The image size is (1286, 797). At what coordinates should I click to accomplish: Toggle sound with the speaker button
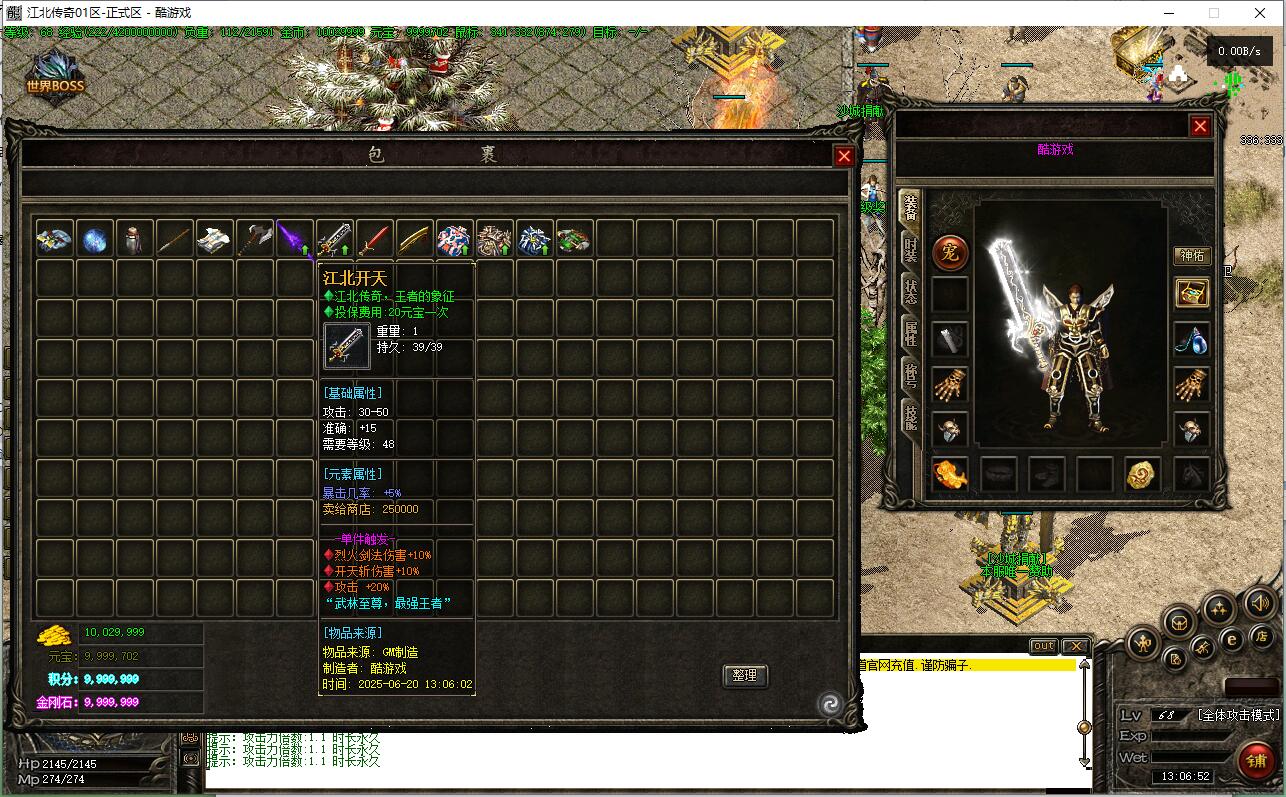coord(1260,603)
